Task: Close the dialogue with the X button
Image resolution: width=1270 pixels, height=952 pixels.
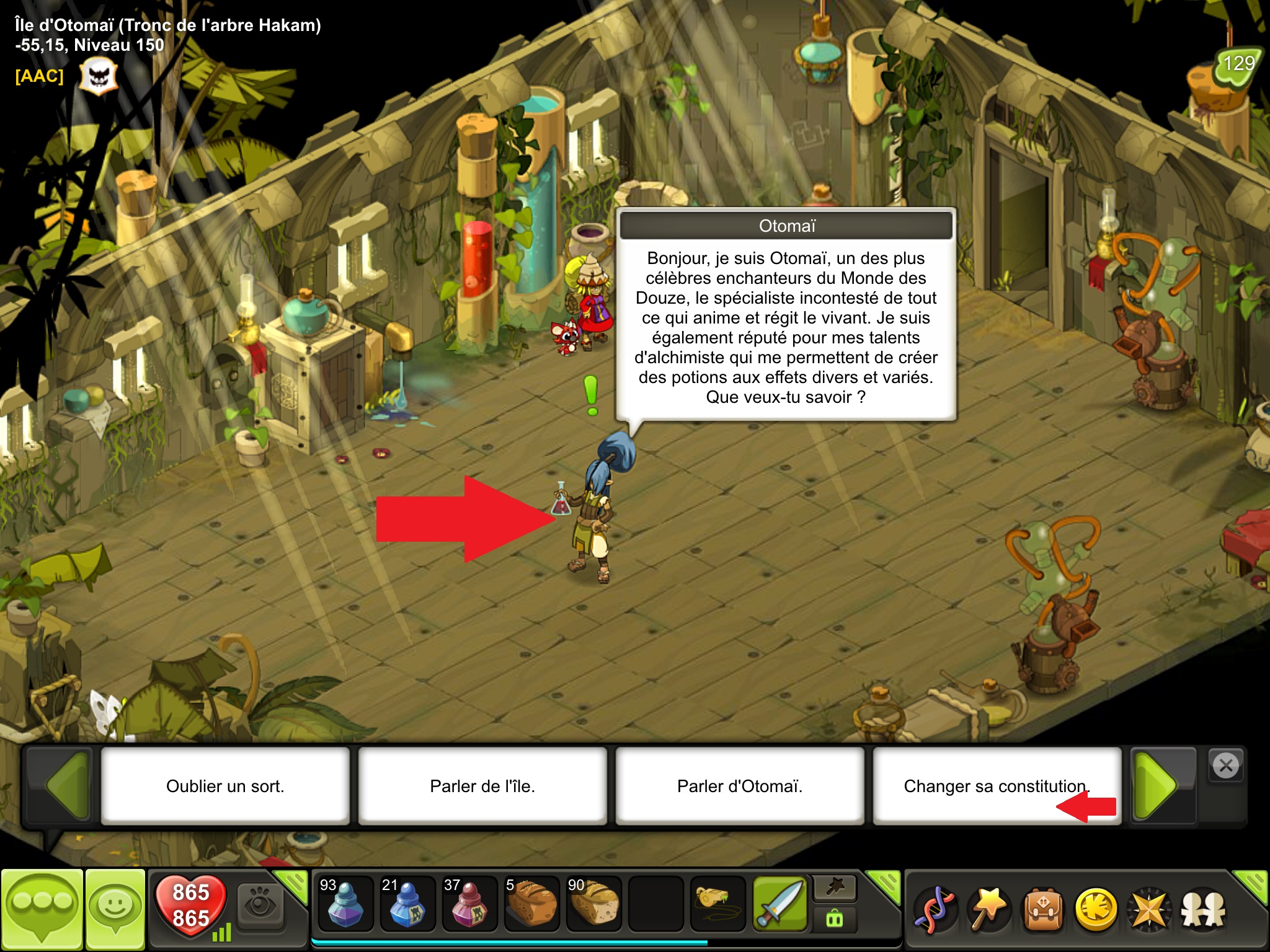Action: [1226, 766]
